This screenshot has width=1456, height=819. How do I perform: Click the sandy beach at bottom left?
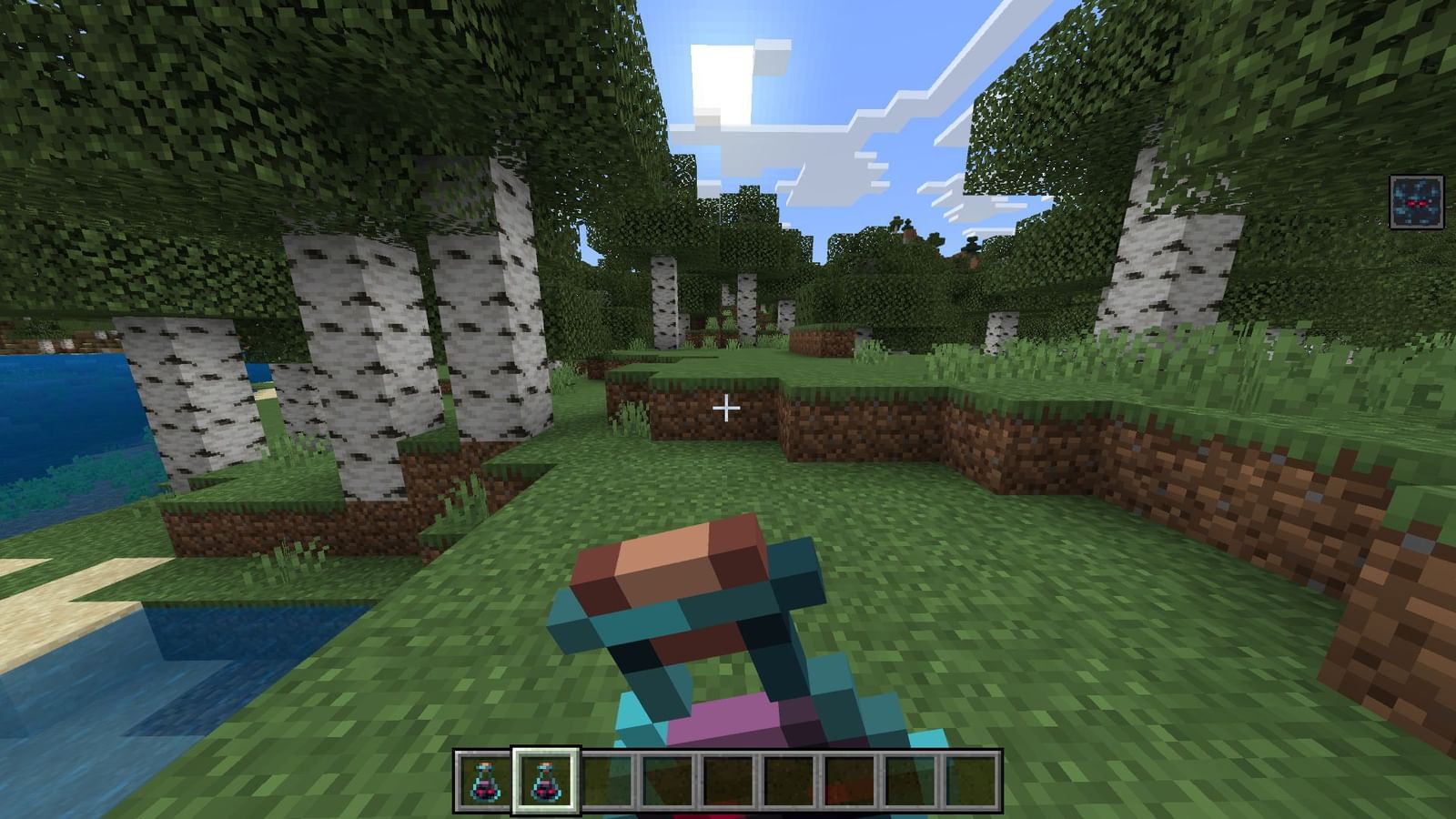click(x=55, y=601)
